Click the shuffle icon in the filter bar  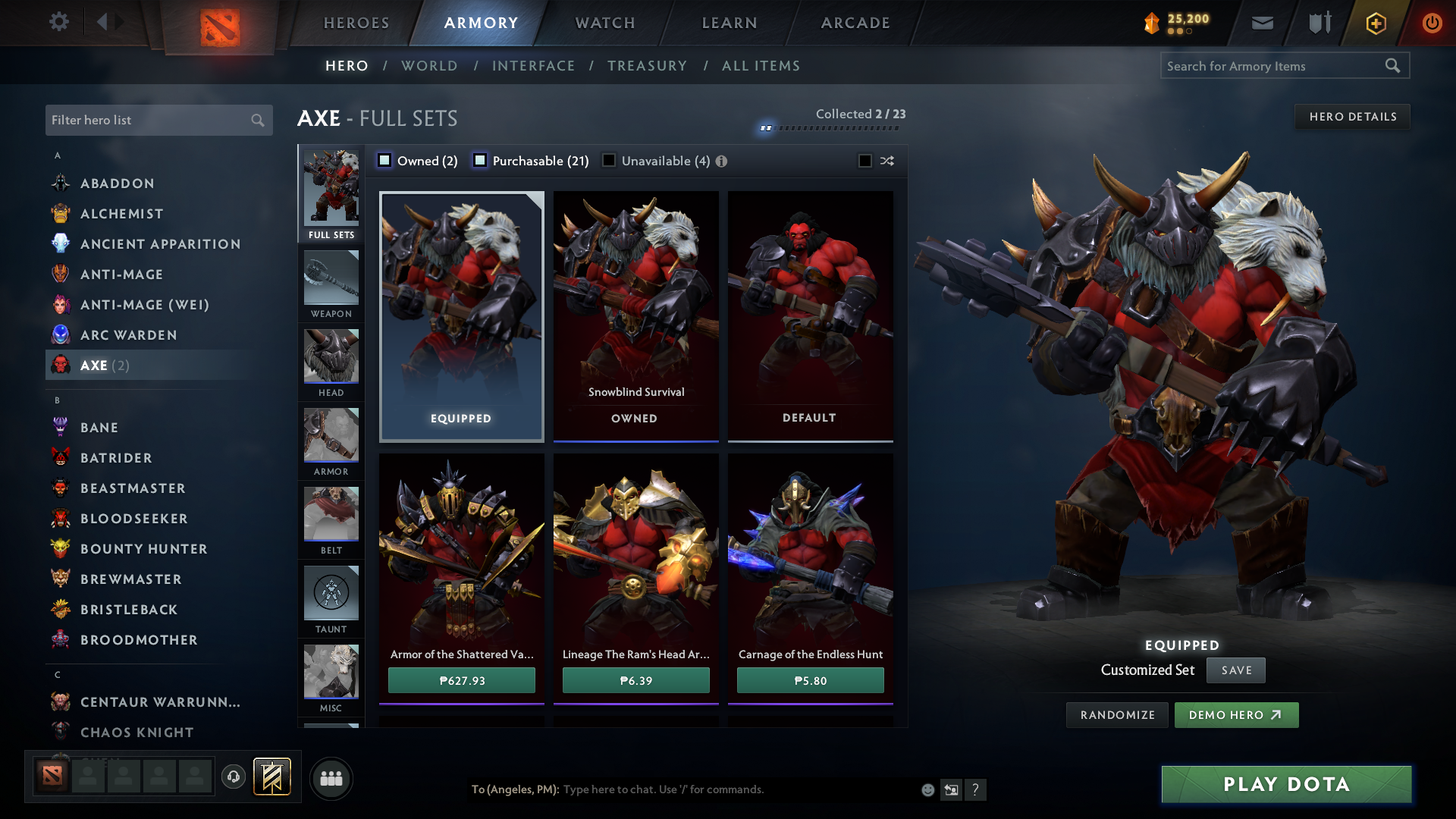point(886,161)
